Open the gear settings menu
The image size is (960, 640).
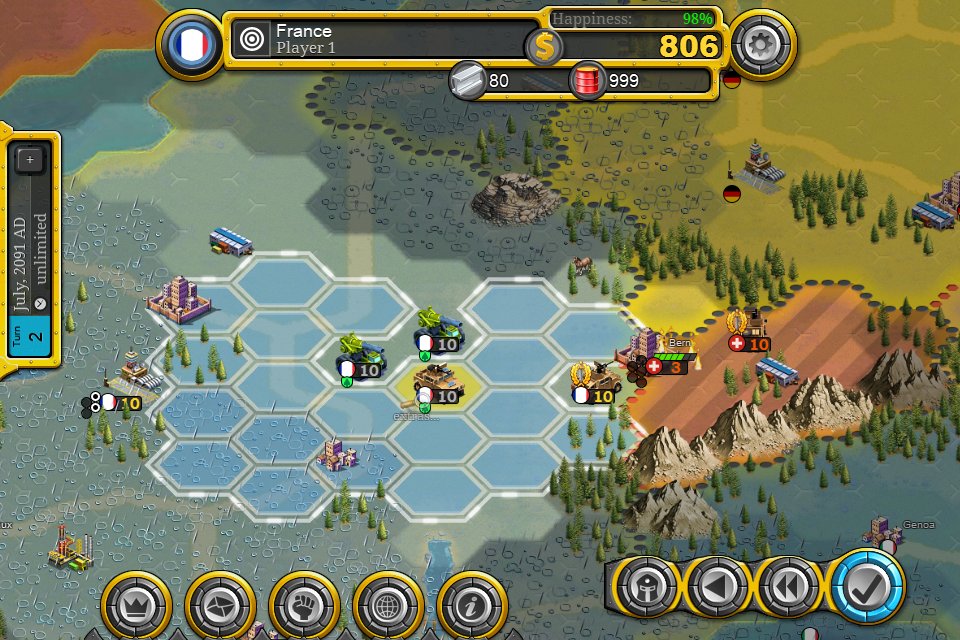point(761,45)
